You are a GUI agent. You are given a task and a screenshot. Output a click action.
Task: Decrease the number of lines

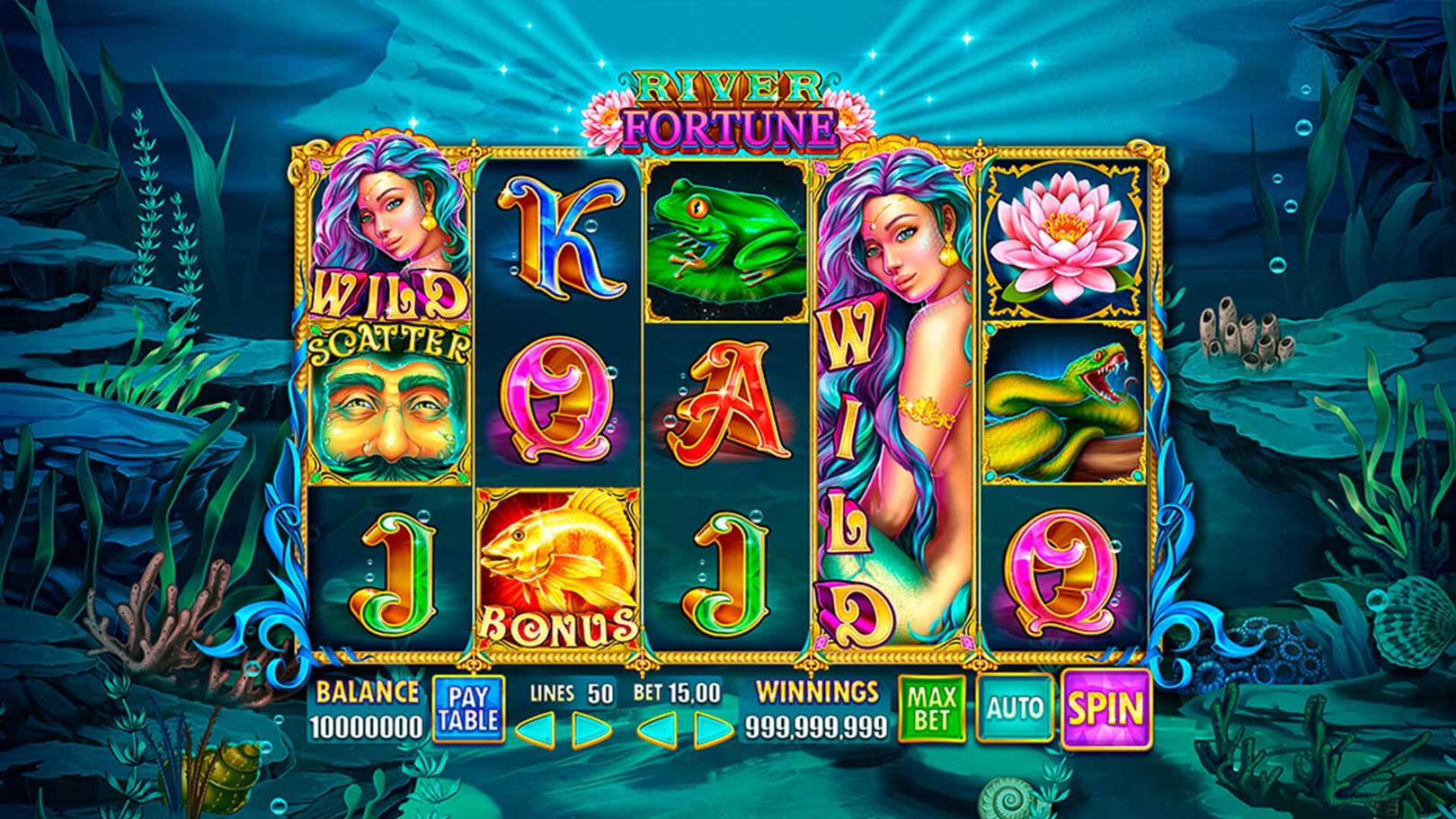pos(536,729)
